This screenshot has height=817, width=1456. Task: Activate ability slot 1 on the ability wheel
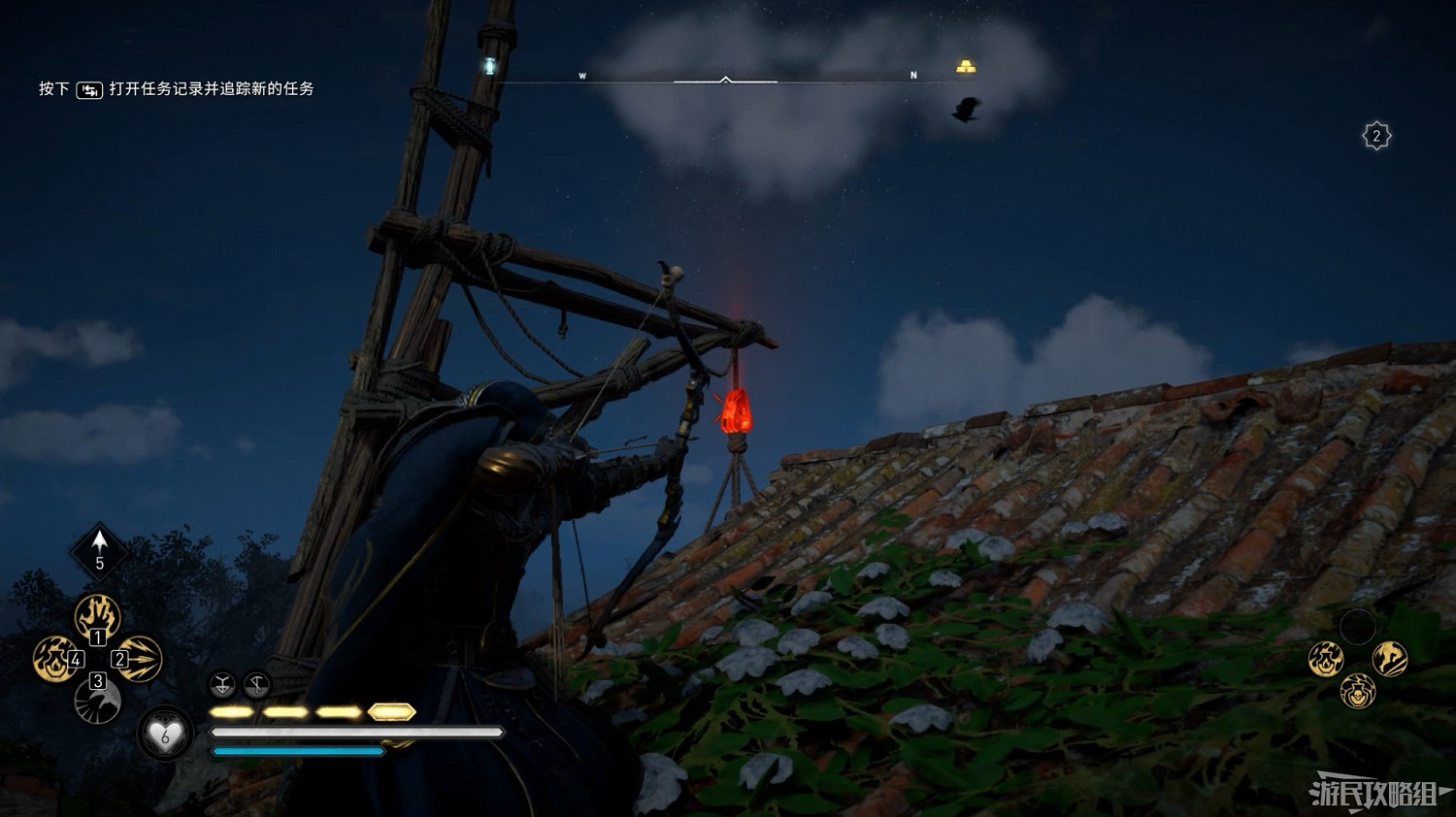(x=97, y=615)
